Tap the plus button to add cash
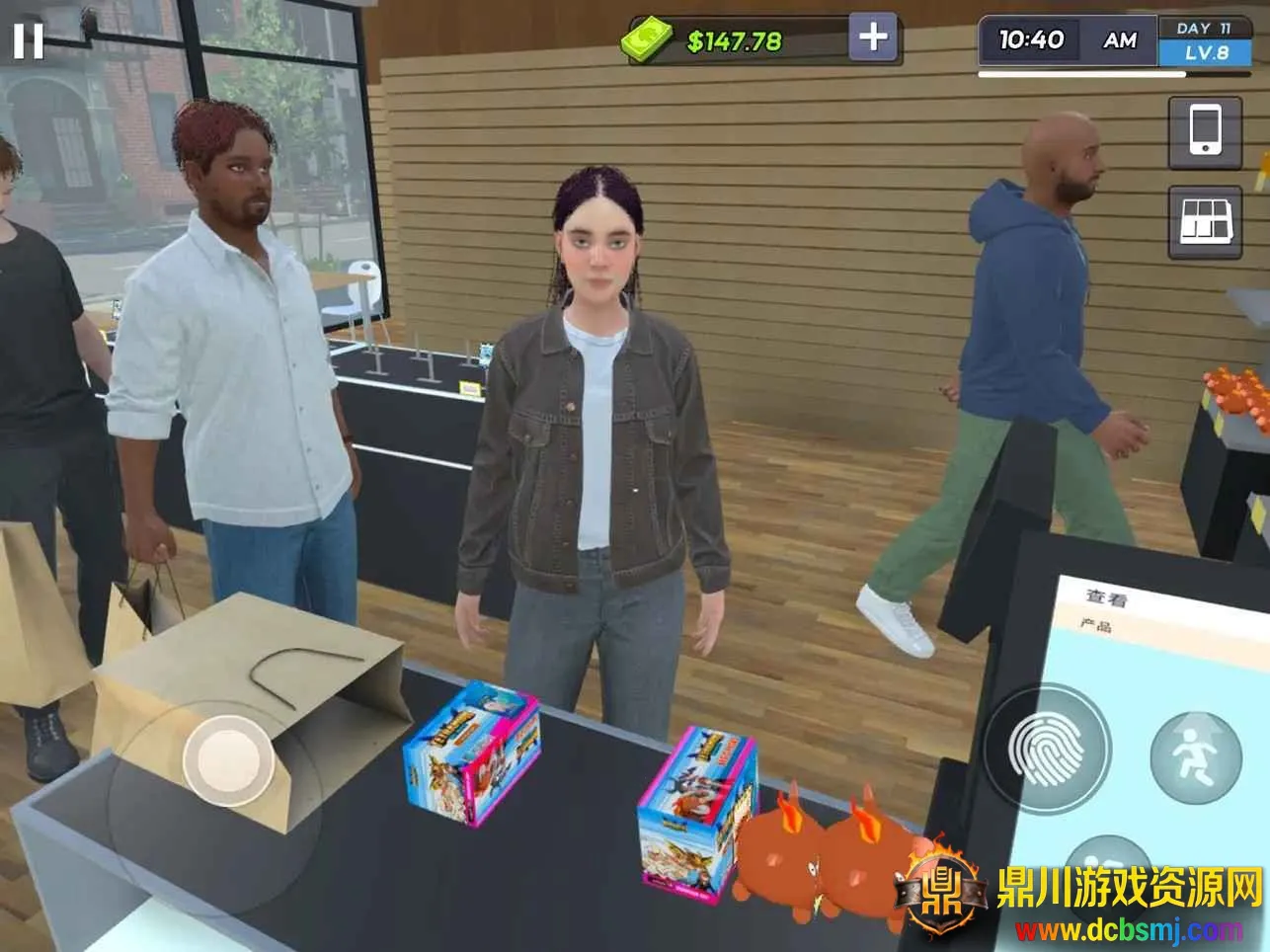The height and width of the screenshot is (952, 1270). tap(873, 39)
